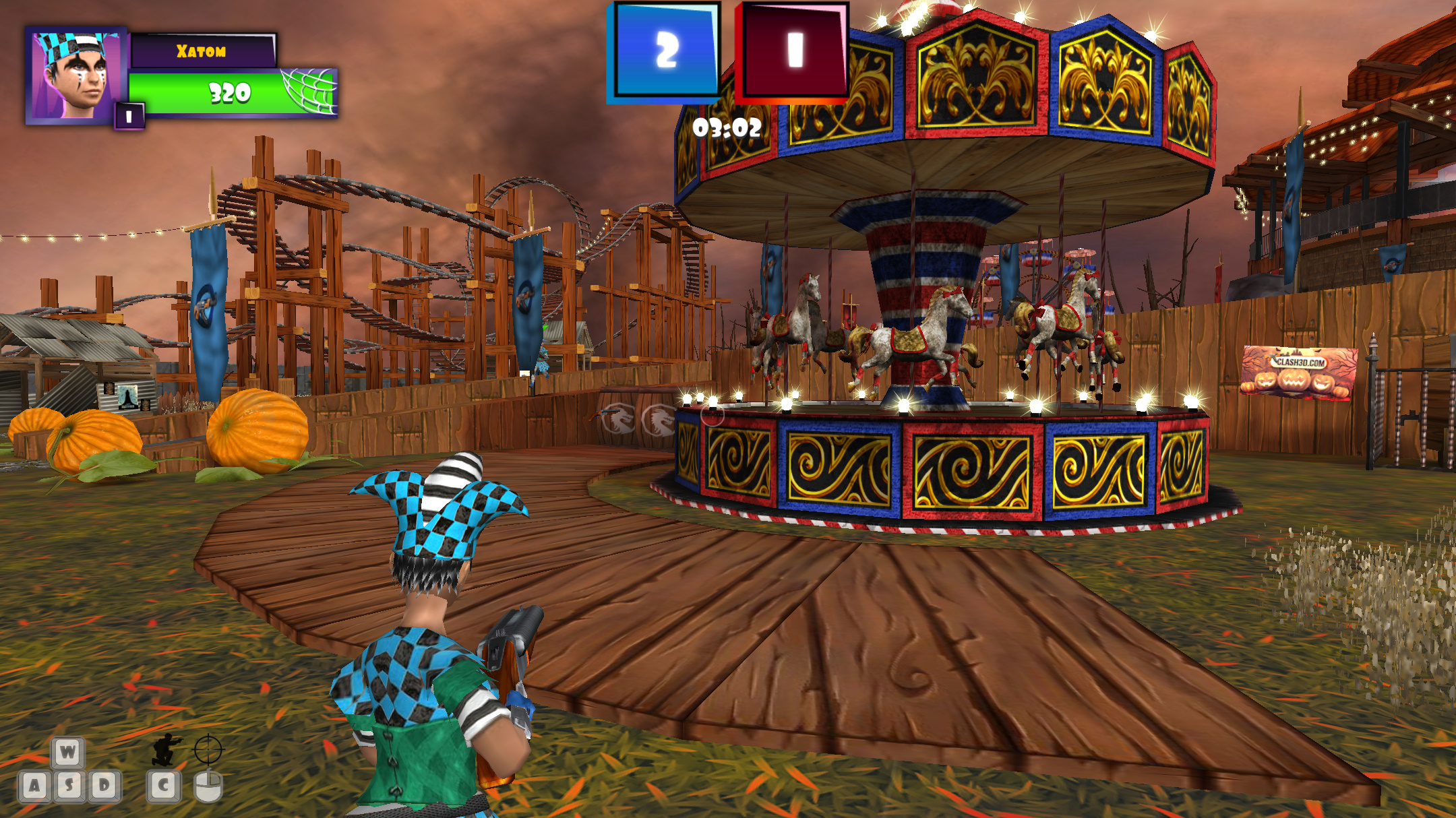Pick up the shotgun near the barrels
This screenshot has height=818, width=1456.
605,414
